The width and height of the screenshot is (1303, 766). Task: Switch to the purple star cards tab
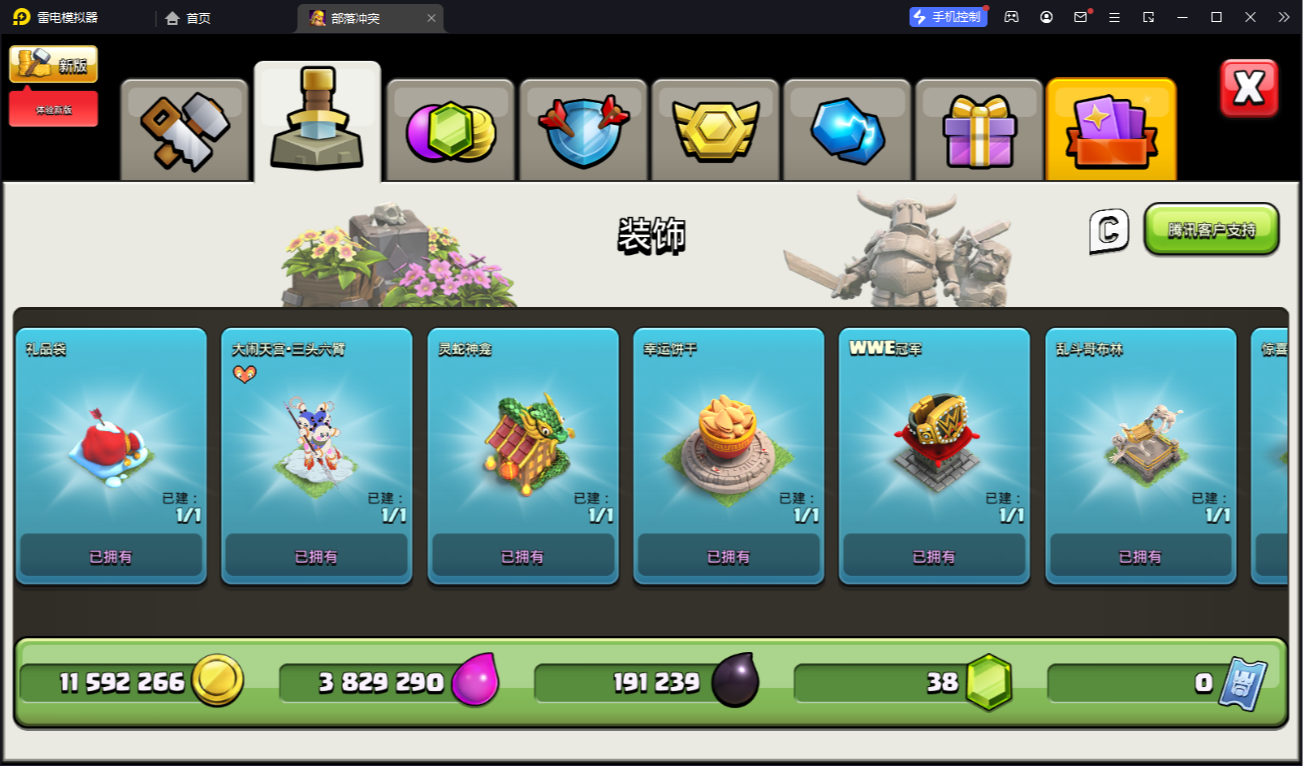1110,130
